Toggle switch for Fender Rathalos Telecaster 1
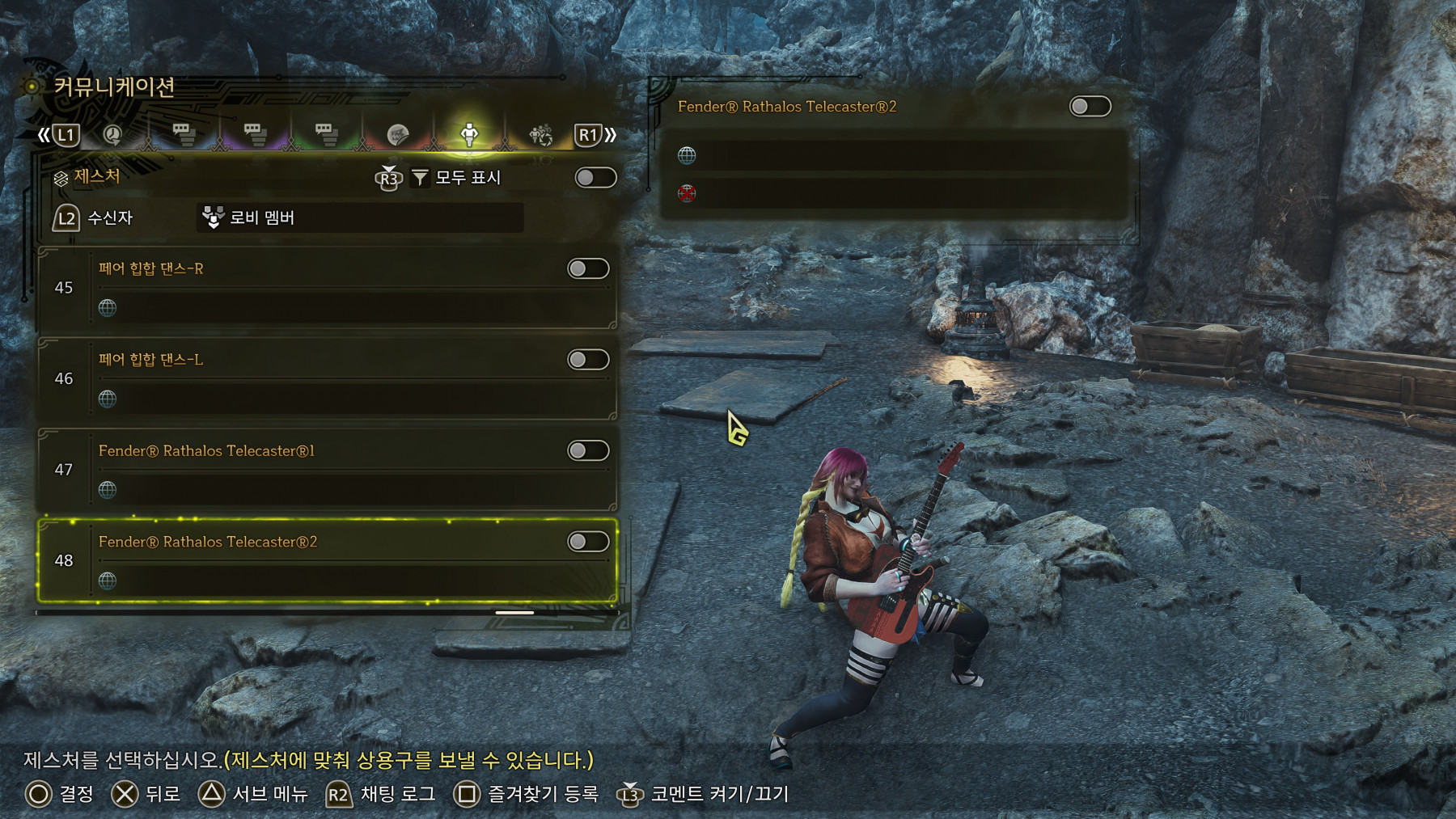Screen dimensions: 1456x819 (x=588, y=450)
